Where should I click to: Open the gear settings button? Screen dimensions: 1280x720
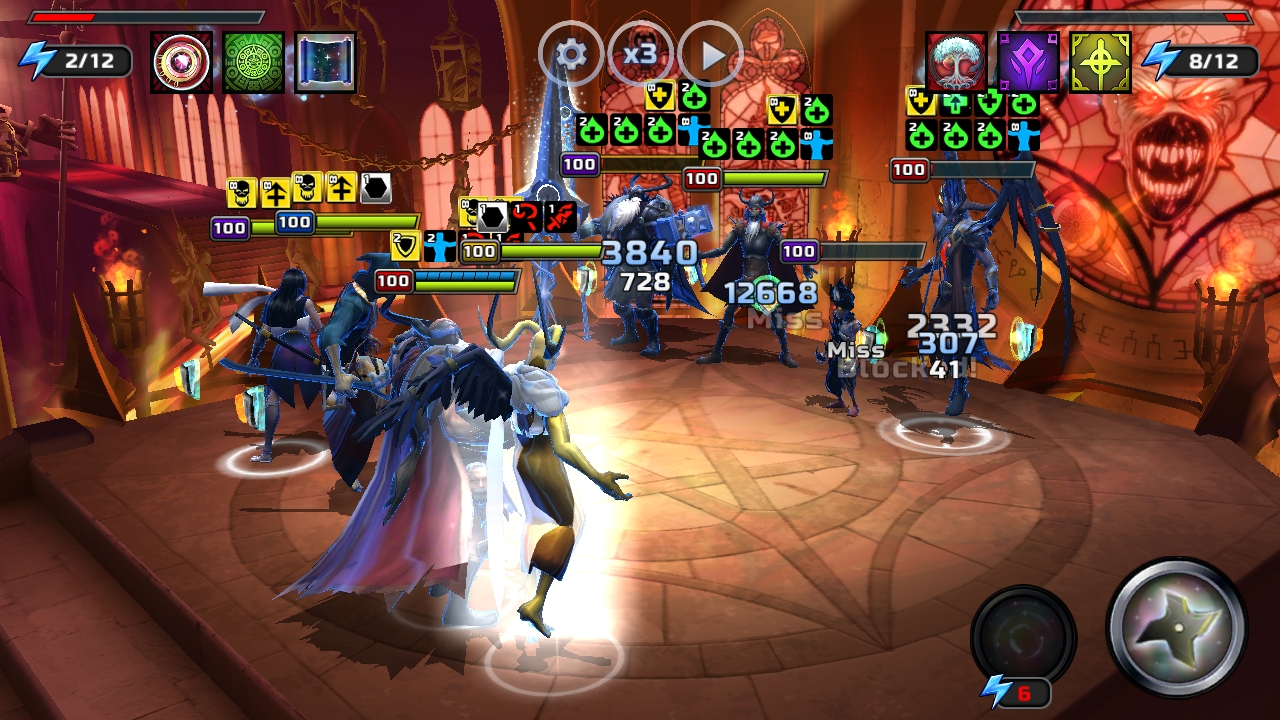571,54
